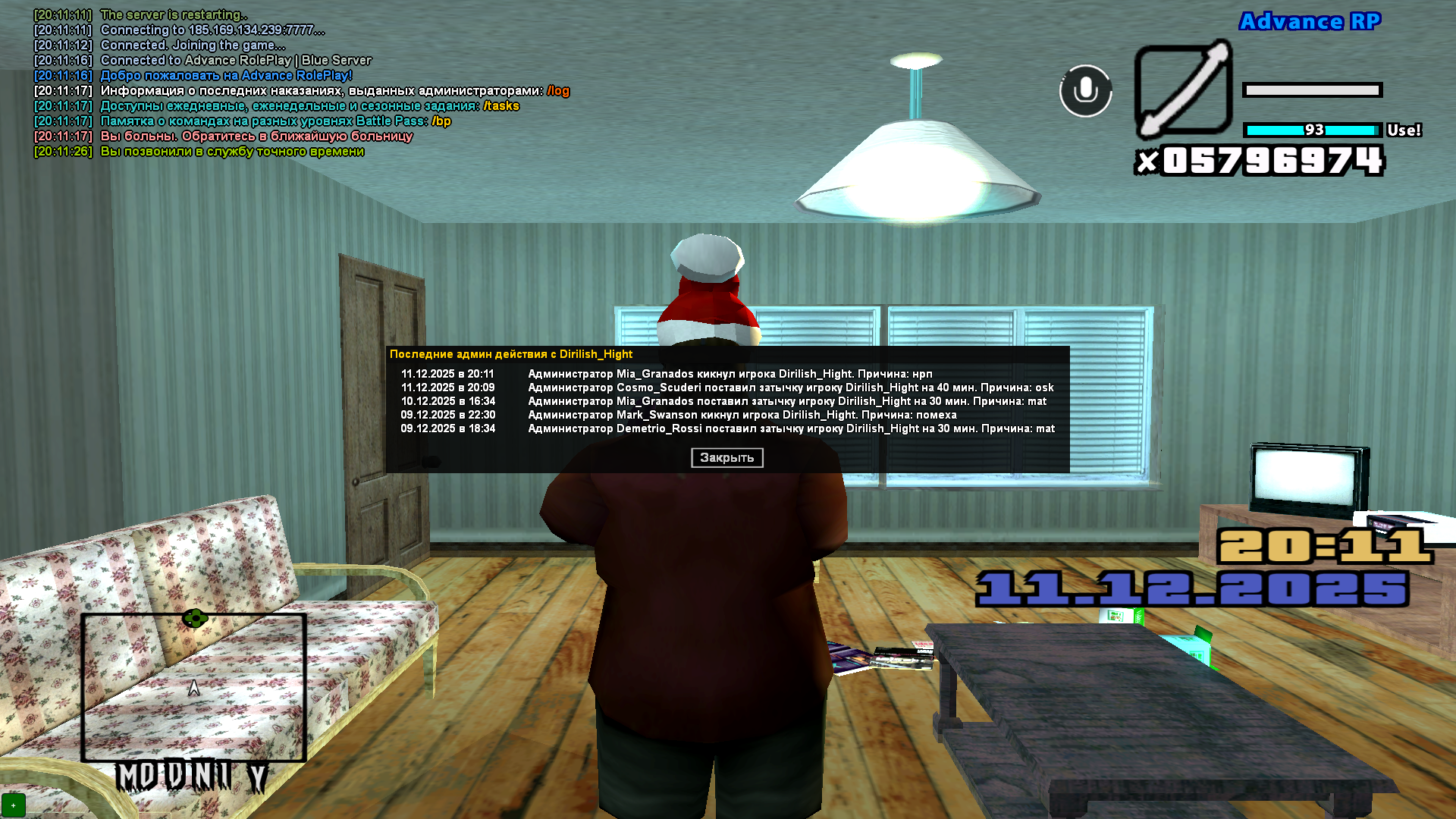Toggle the voice chat microphone icon

[1086, 91]
